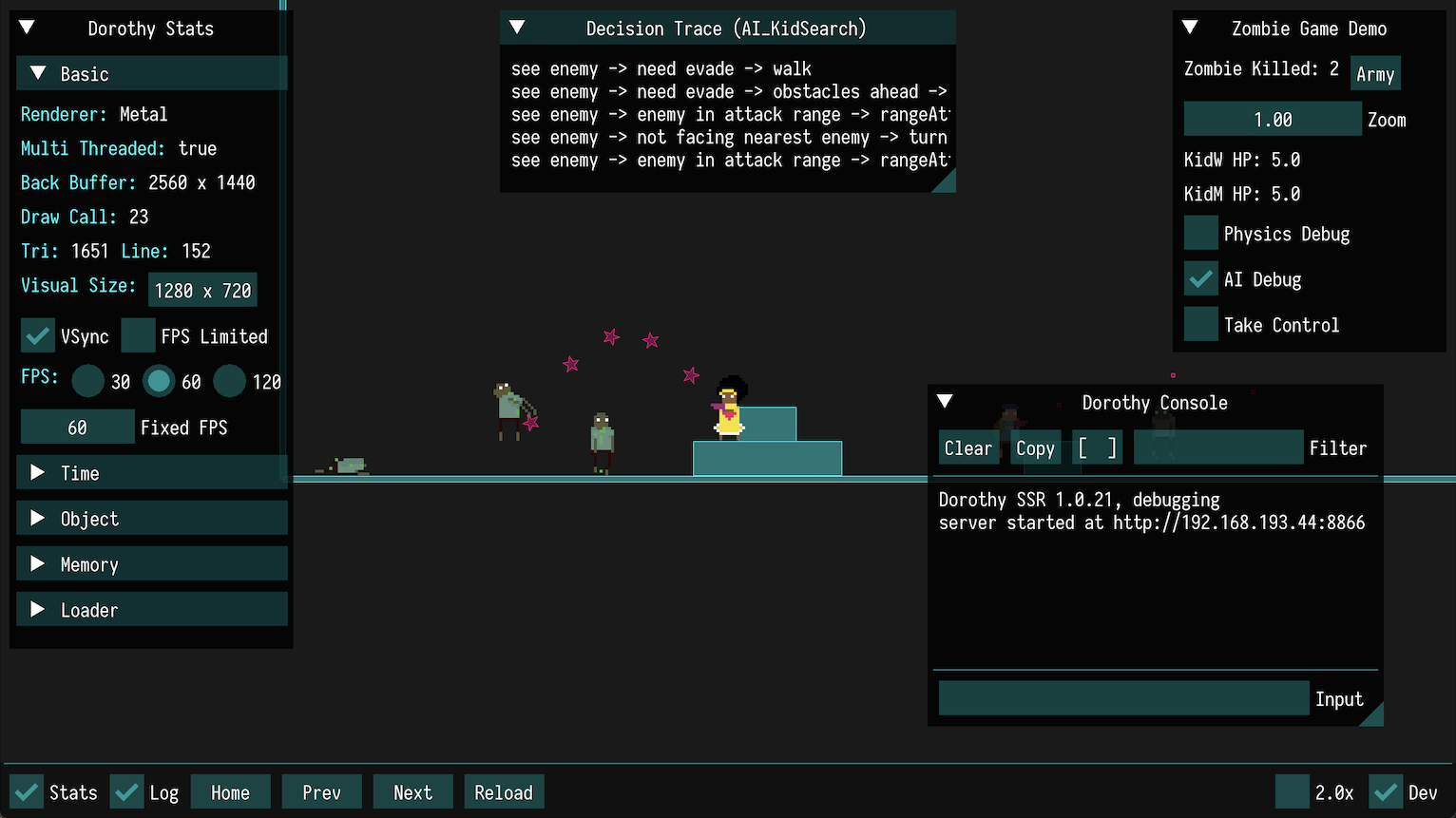Focus the console Input text field
The width and height of the screenshot is (1456, 818).
[1123, 699]
